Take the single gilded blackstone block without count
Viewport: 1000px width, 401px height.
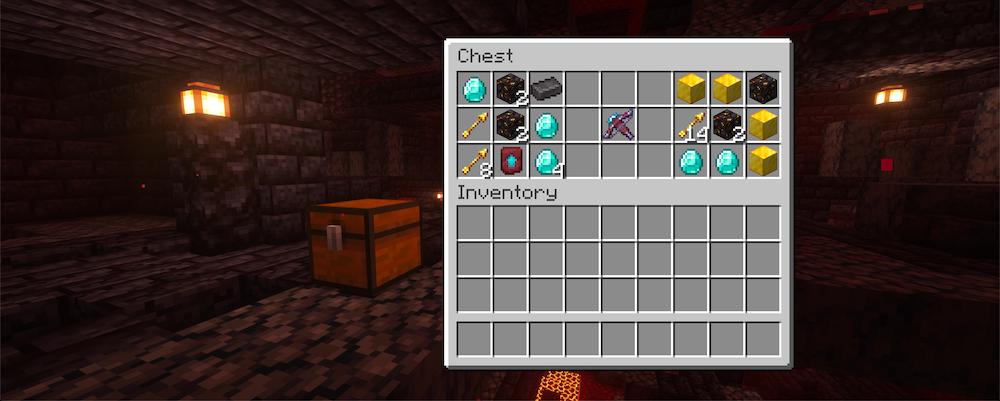pos(763,89)
